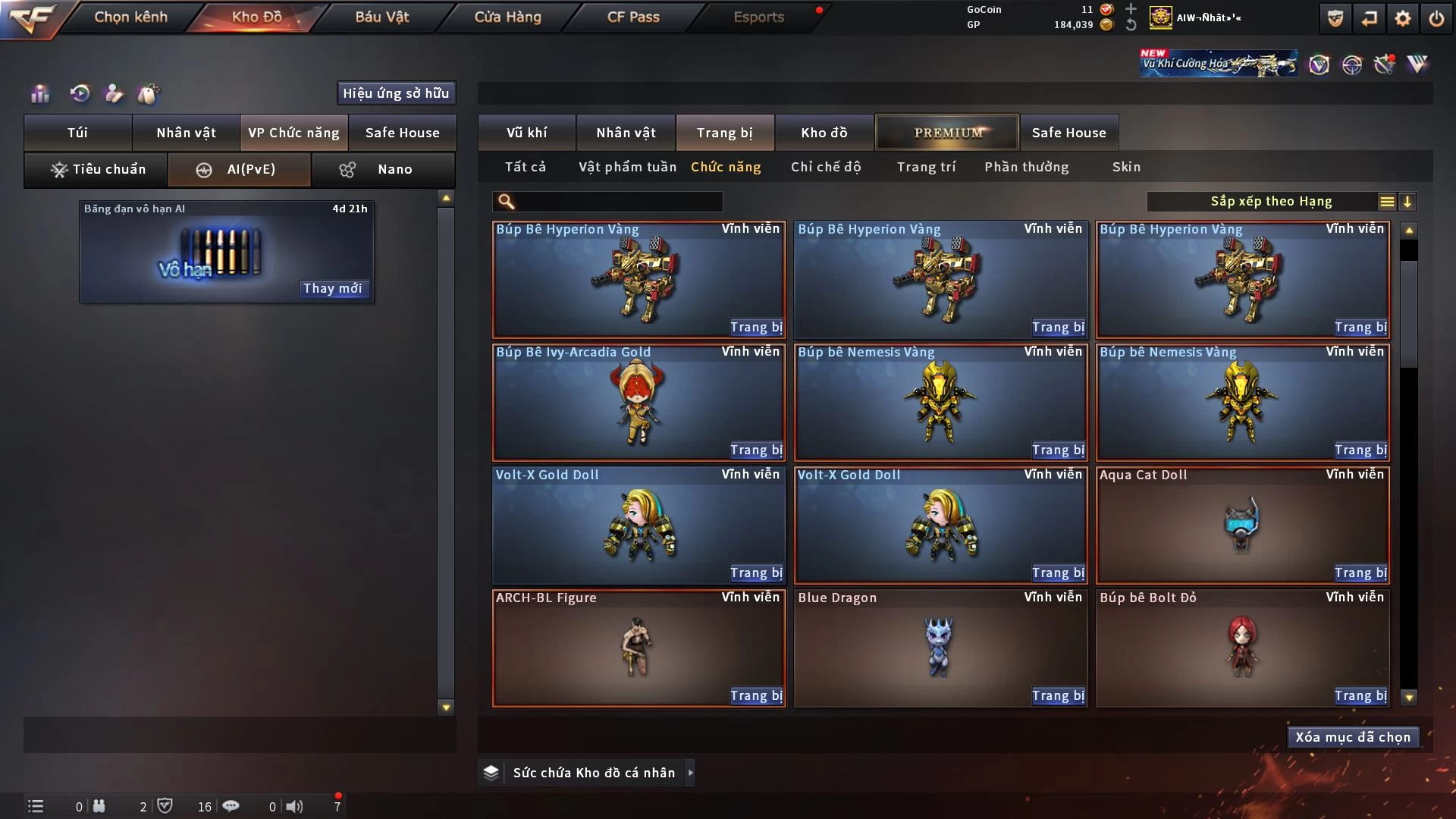The width and height of the screenshot is (1456, 819).
Task: Select the Aqua Cat Doll item
Action: (x=1241, y=525)
